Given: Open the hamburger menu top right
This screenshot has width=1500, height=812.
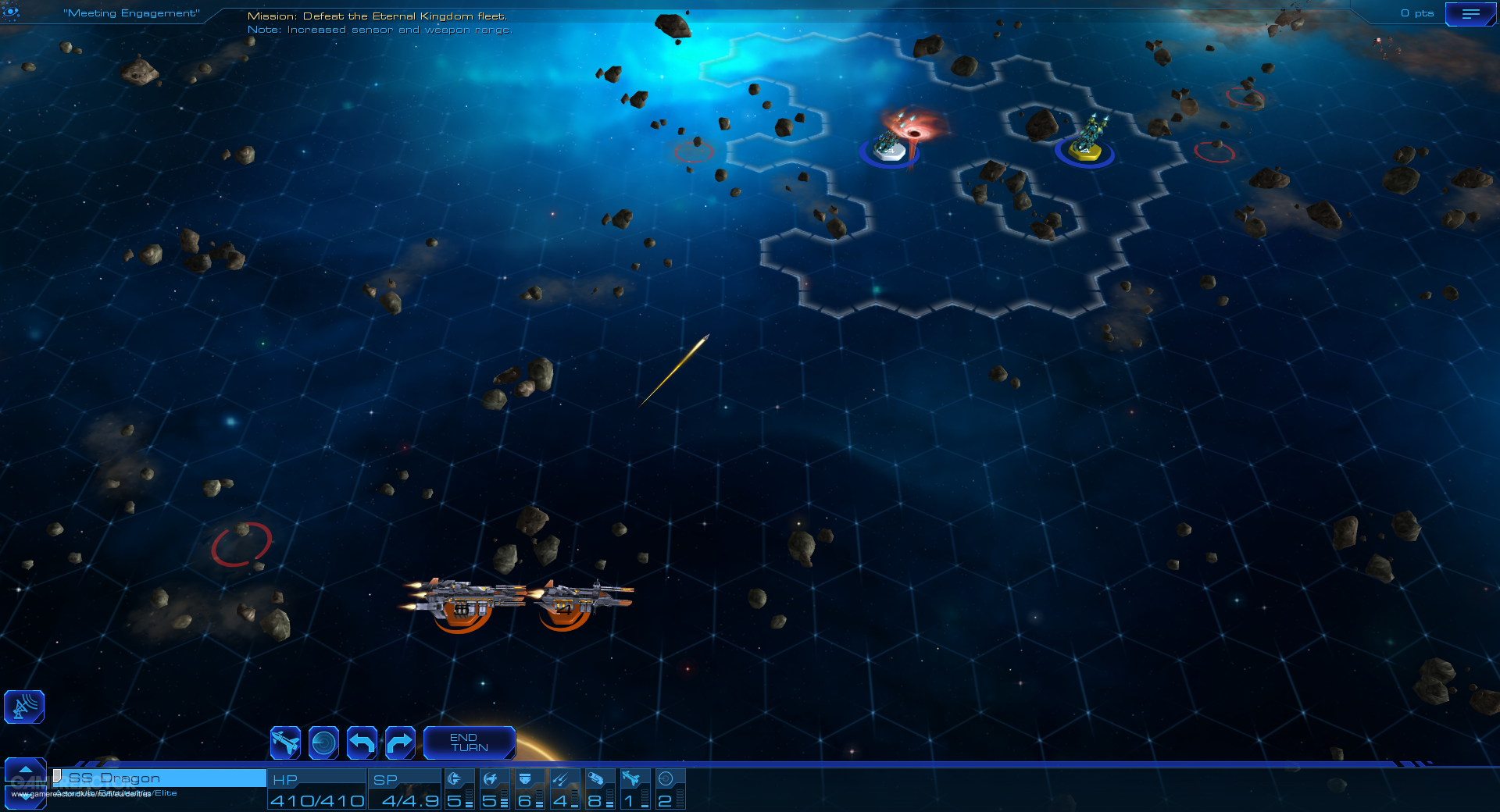Looking at the screenshot, I should click(x=1472, y=13).
